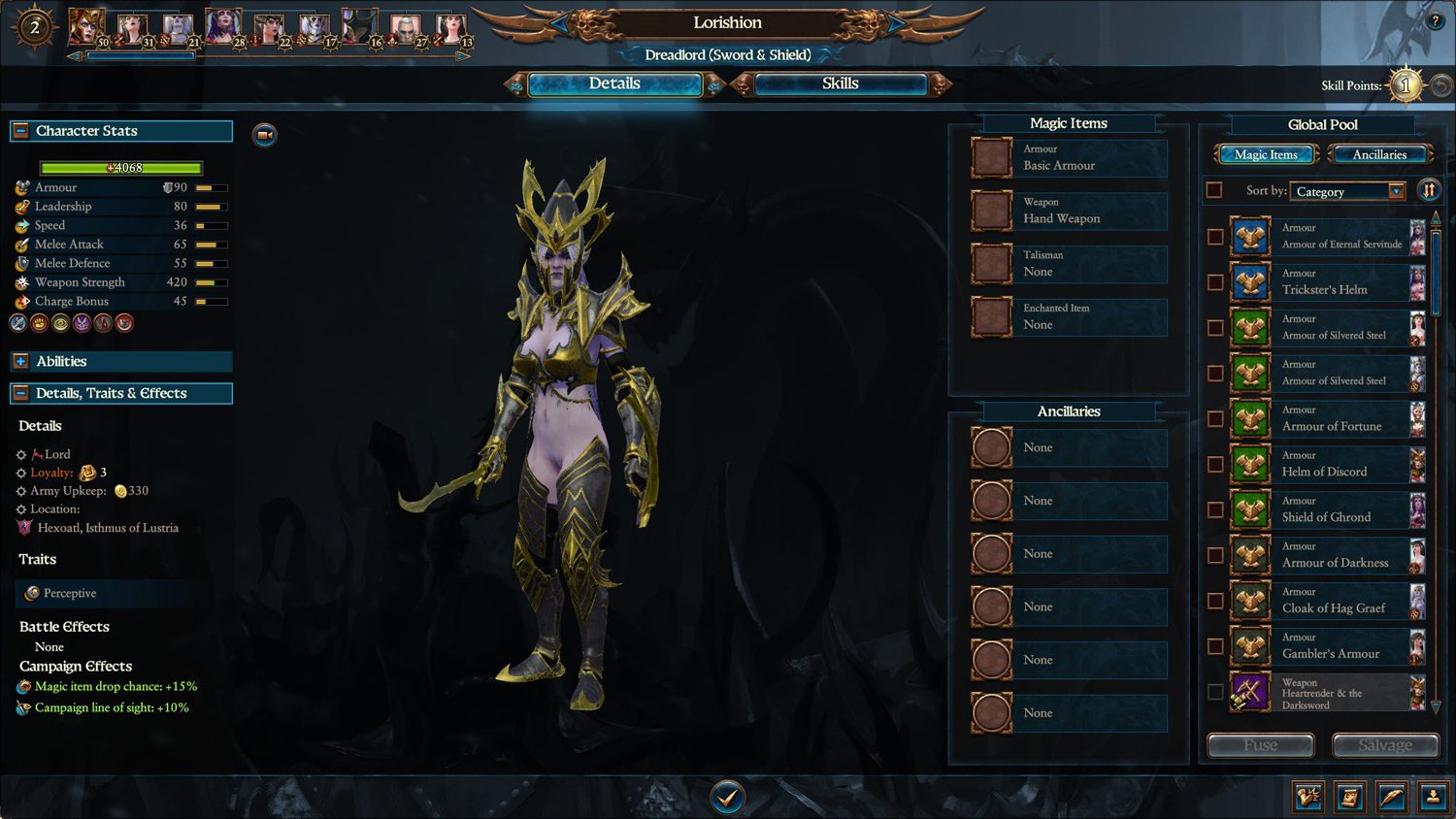
Task: Pick Cloak of Hag Graef item
Action: (1333, 601)
